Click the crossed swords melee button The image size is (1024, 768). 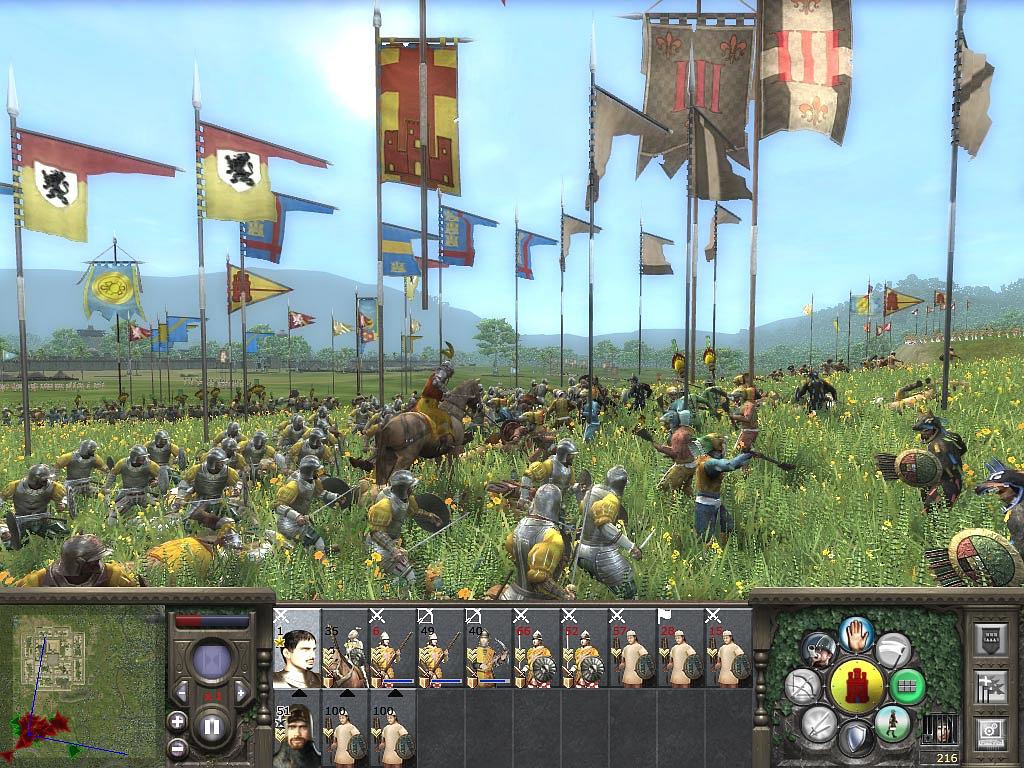[x=819, y=722]
